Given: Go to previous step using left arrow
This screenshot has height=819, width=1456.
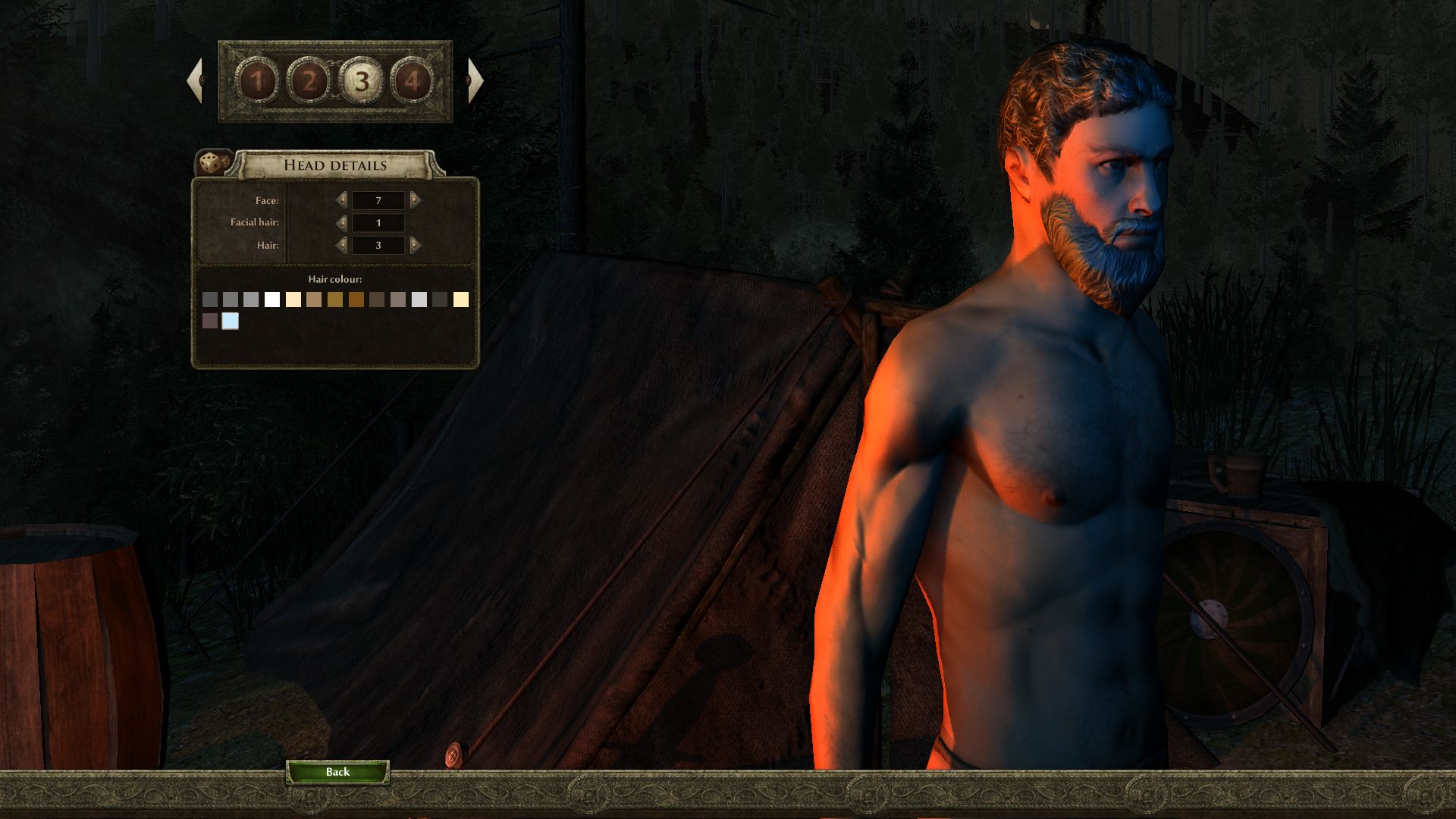Looking at the screenshot, I should (195, 80).
